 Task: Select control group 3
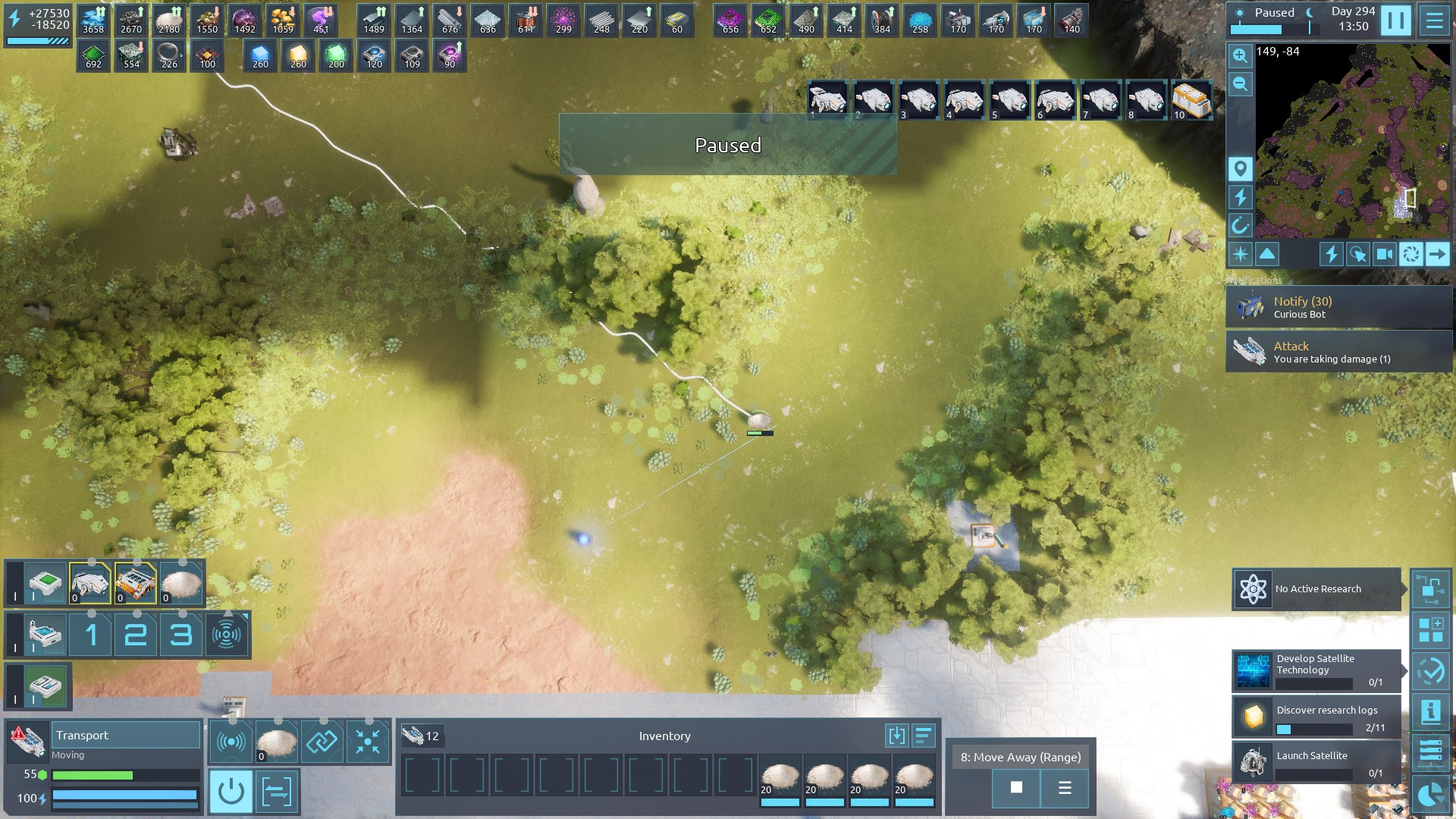[x=180, y=634]
